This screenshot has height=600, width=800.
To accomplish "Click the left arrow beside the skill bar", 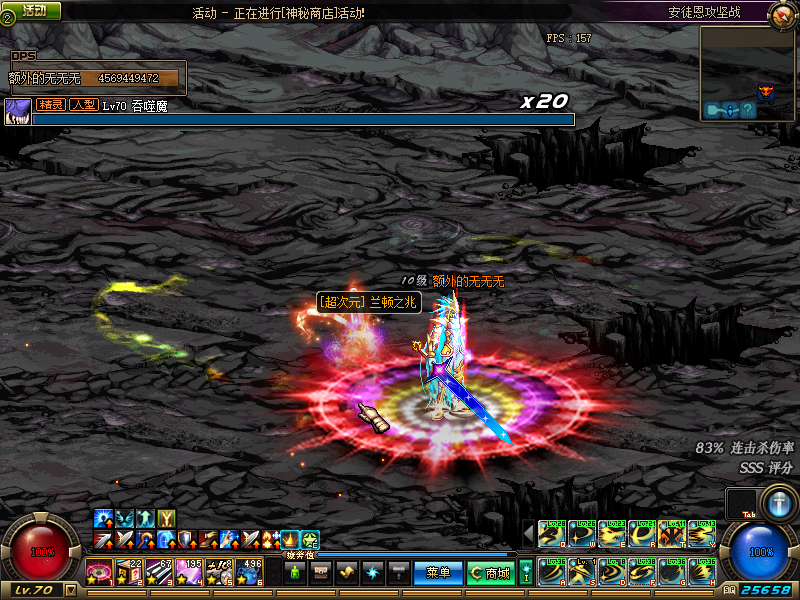I will 528,533.
